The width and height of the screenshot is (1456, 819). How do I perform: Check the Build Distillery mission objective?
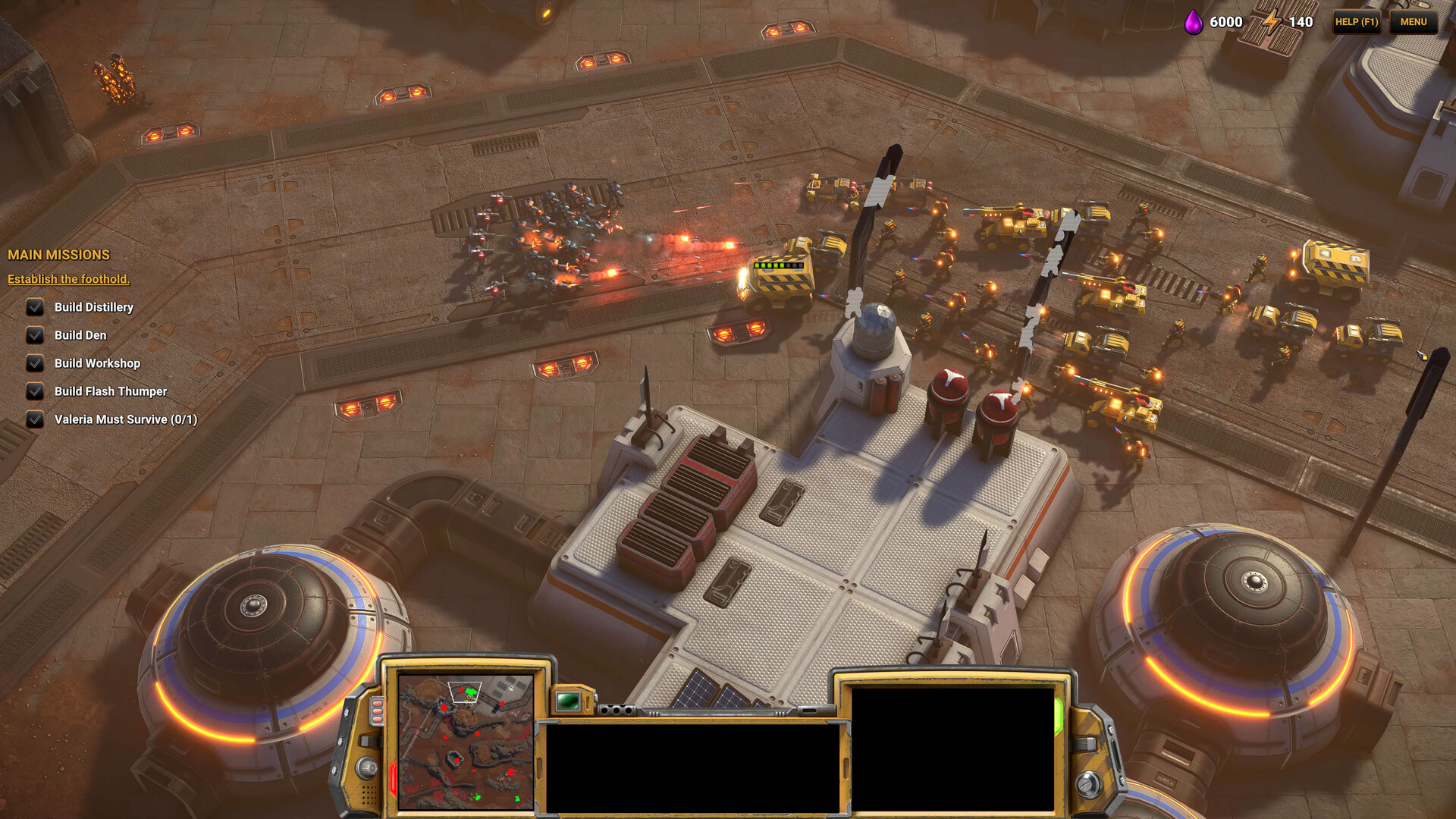pyautogui.click(x=34, y=307)
